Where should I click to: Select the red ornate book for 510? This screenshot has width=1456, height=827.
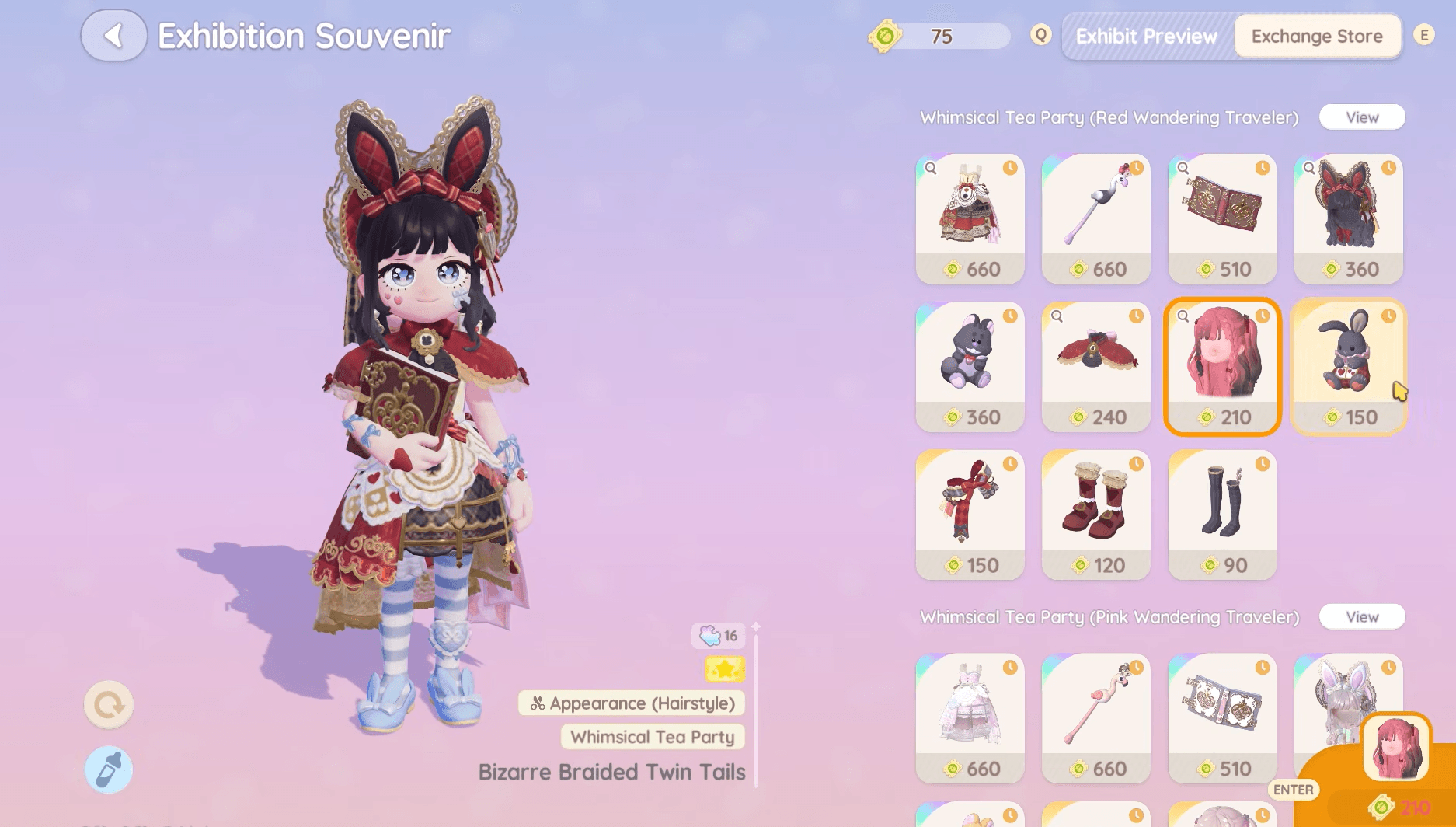1222,218
